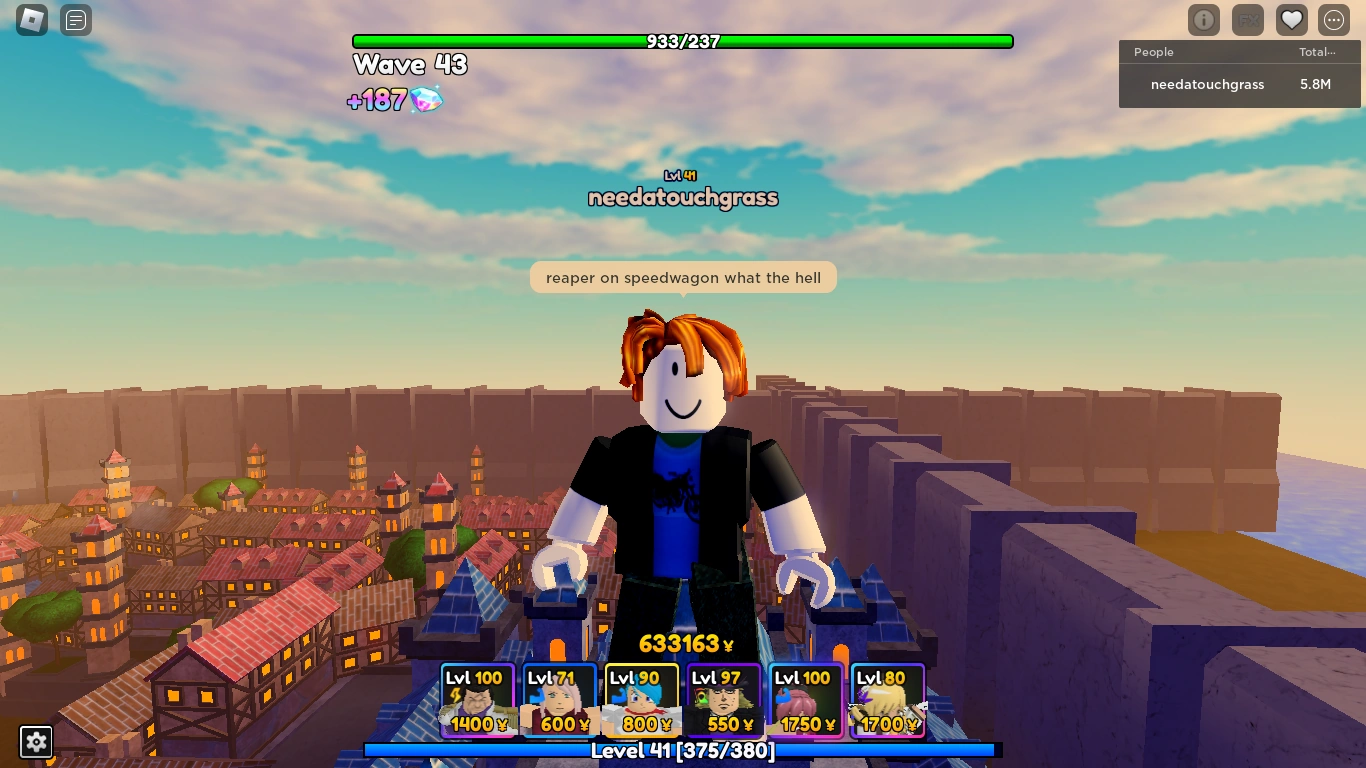Screen dimensions: 1366x768
Task: Click the info circle icon
Action: pyautogui.click(x=1203, y=20)
